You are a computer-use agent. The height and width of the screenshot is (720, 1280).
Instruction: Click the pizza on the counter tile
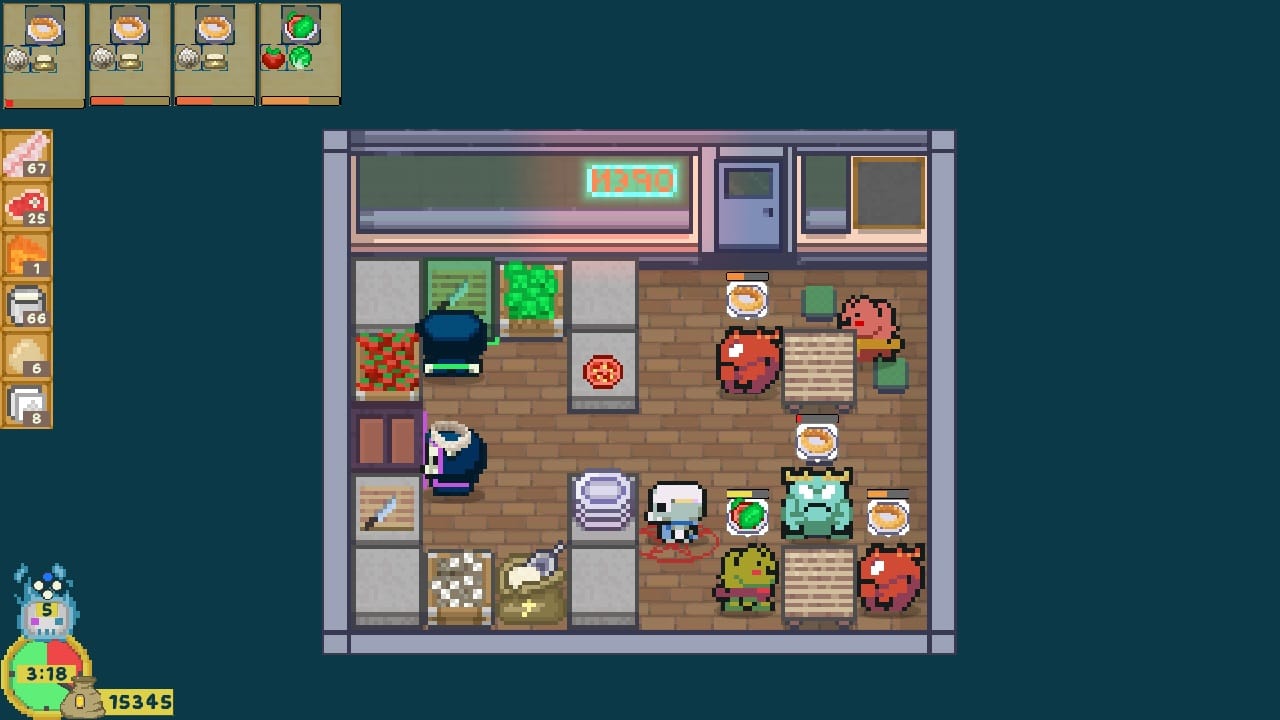(602, 371)
